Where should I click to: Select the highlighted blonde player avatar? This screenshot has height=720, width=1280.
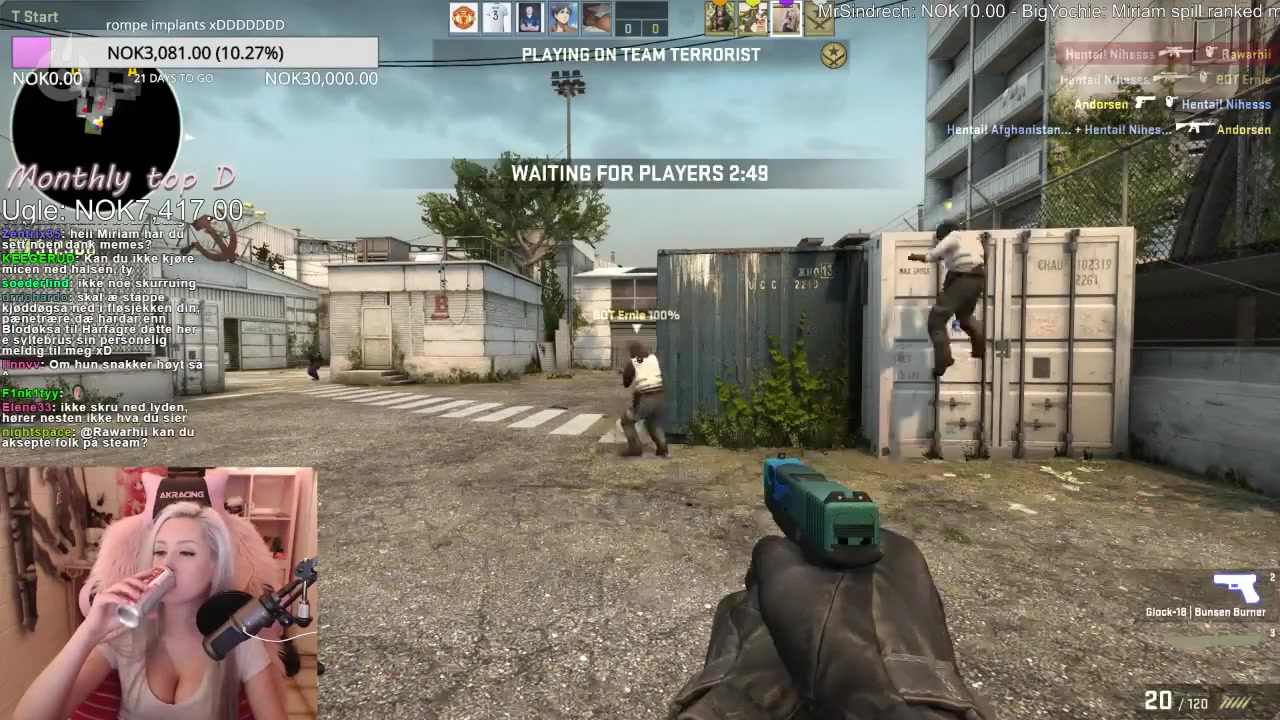point(786,18)
